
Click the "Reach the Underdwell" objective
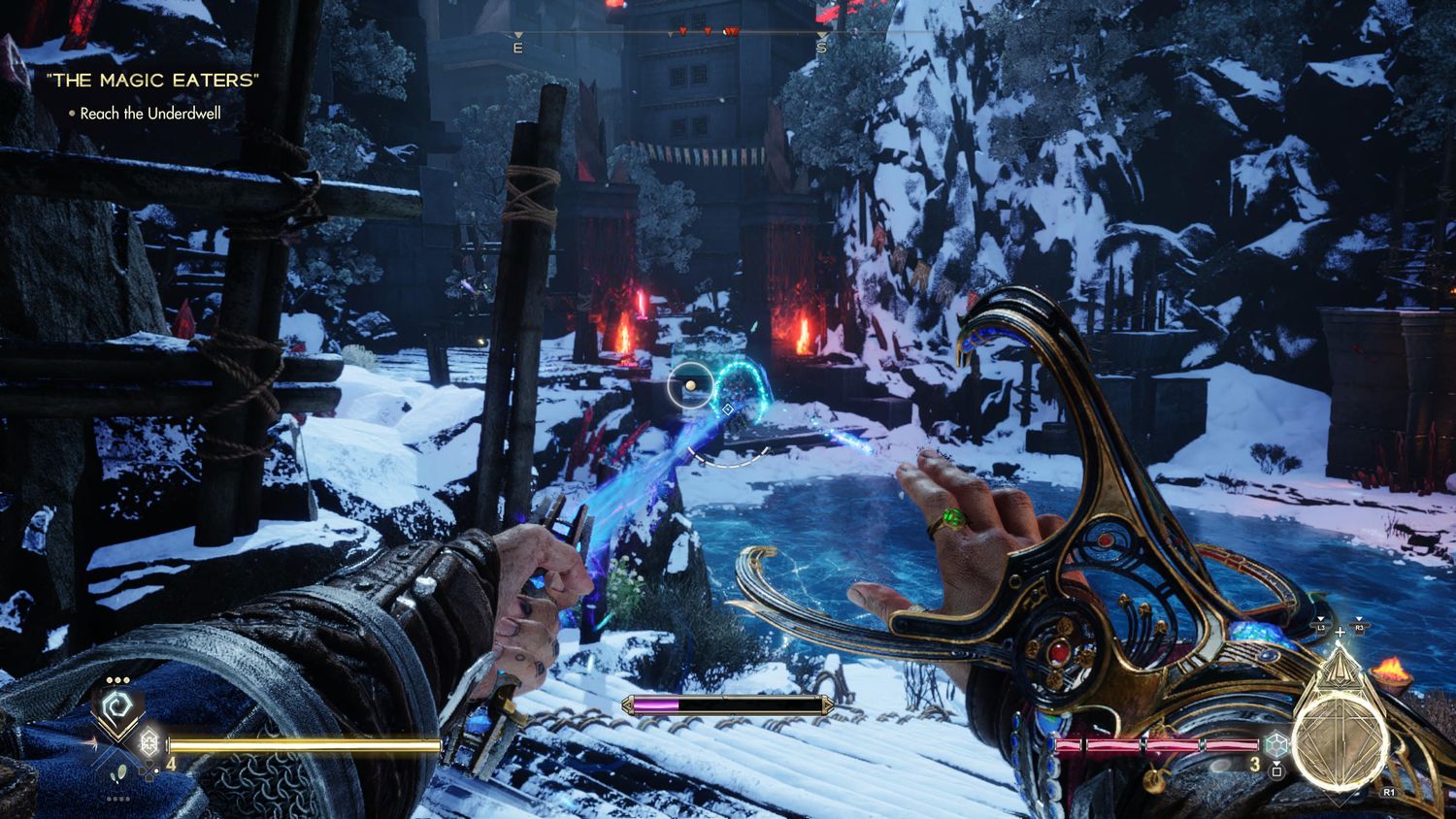click(x=149, y=114)
